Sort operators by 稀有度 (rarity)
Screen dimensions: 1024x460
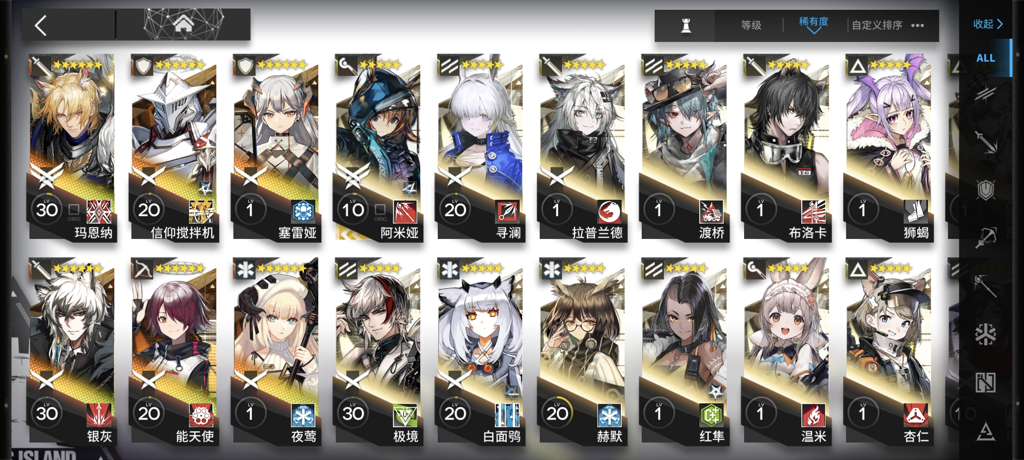point(813,25)
